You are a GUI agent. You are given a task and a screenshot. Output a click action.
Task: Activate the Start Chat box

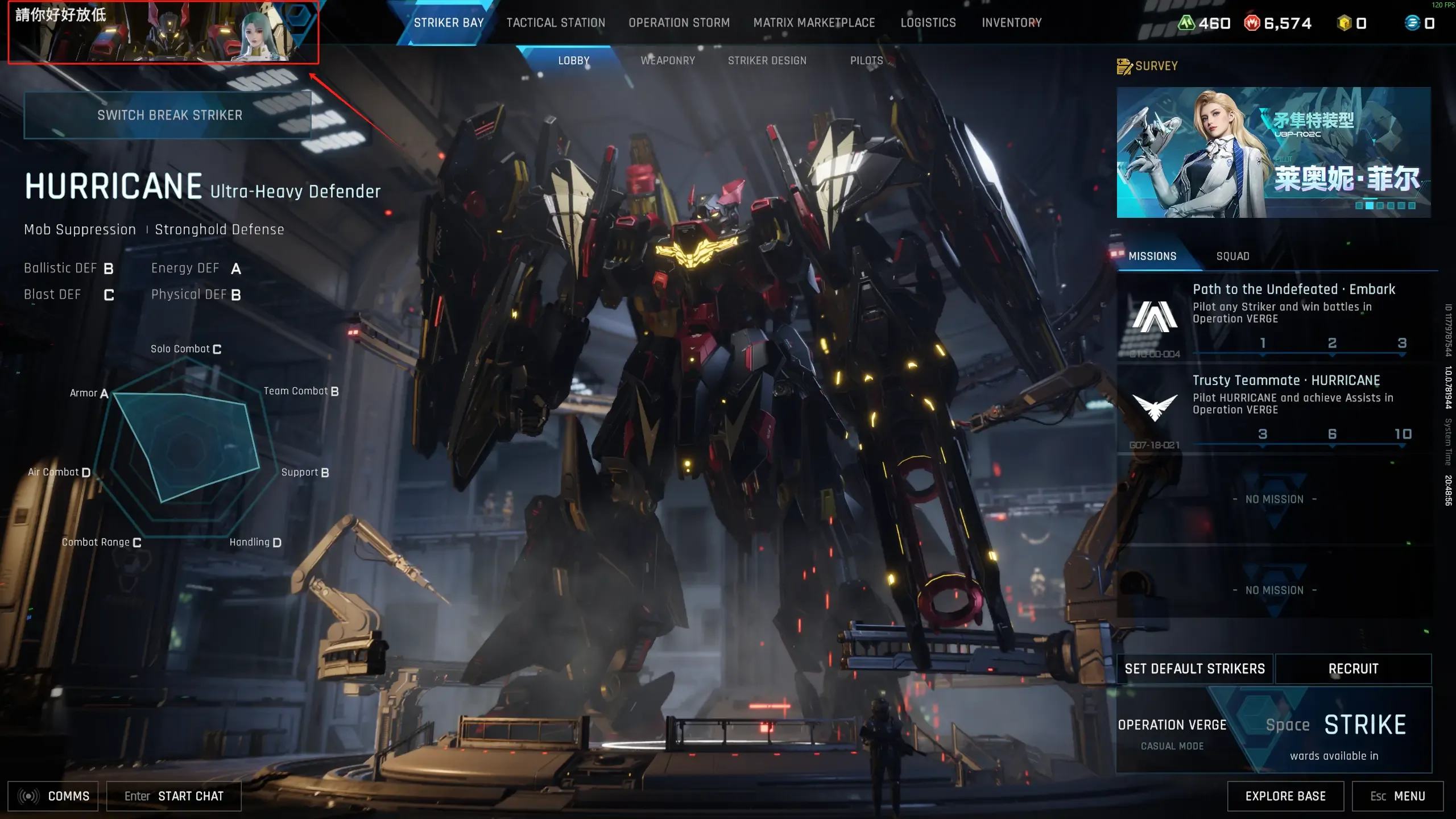[x=174, y=796]
